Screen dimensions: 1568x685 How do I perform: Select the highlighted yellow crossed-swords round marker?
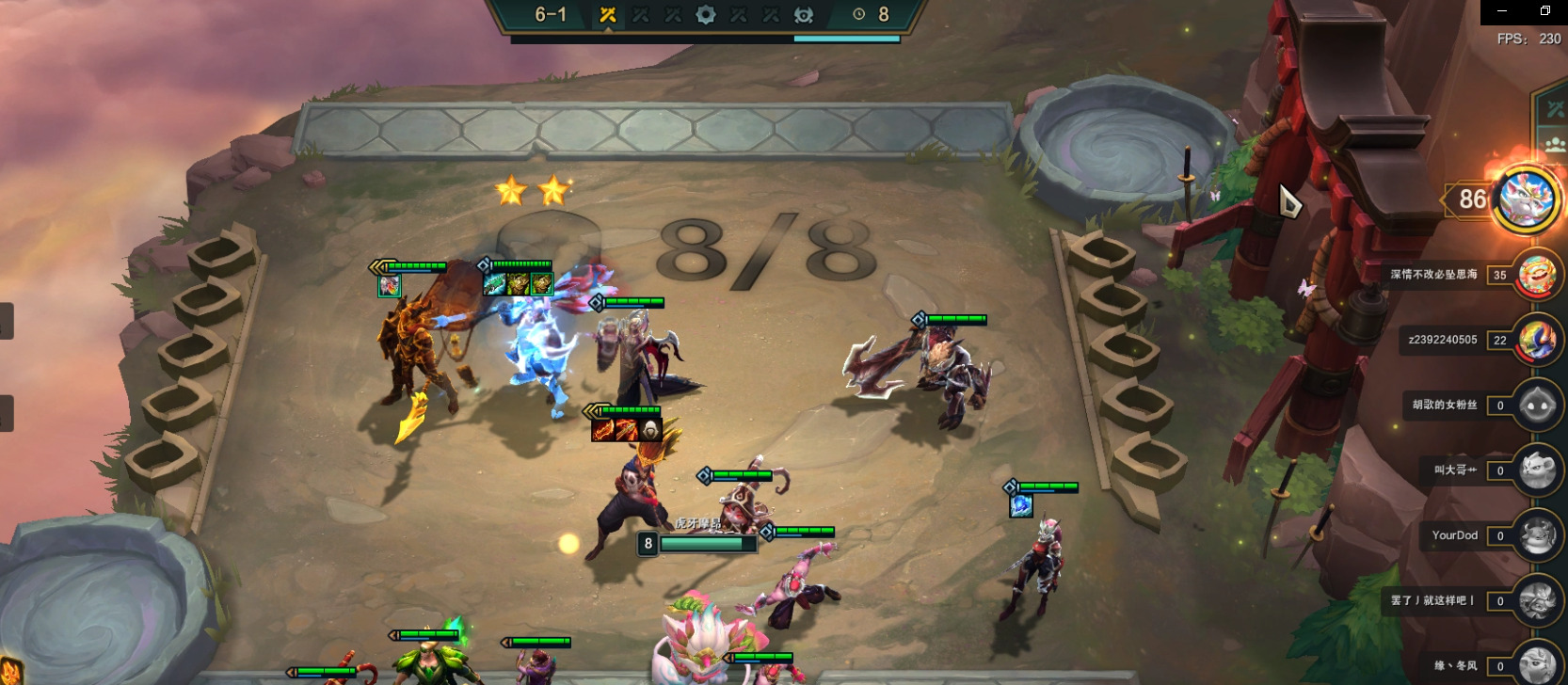point(607,15)
